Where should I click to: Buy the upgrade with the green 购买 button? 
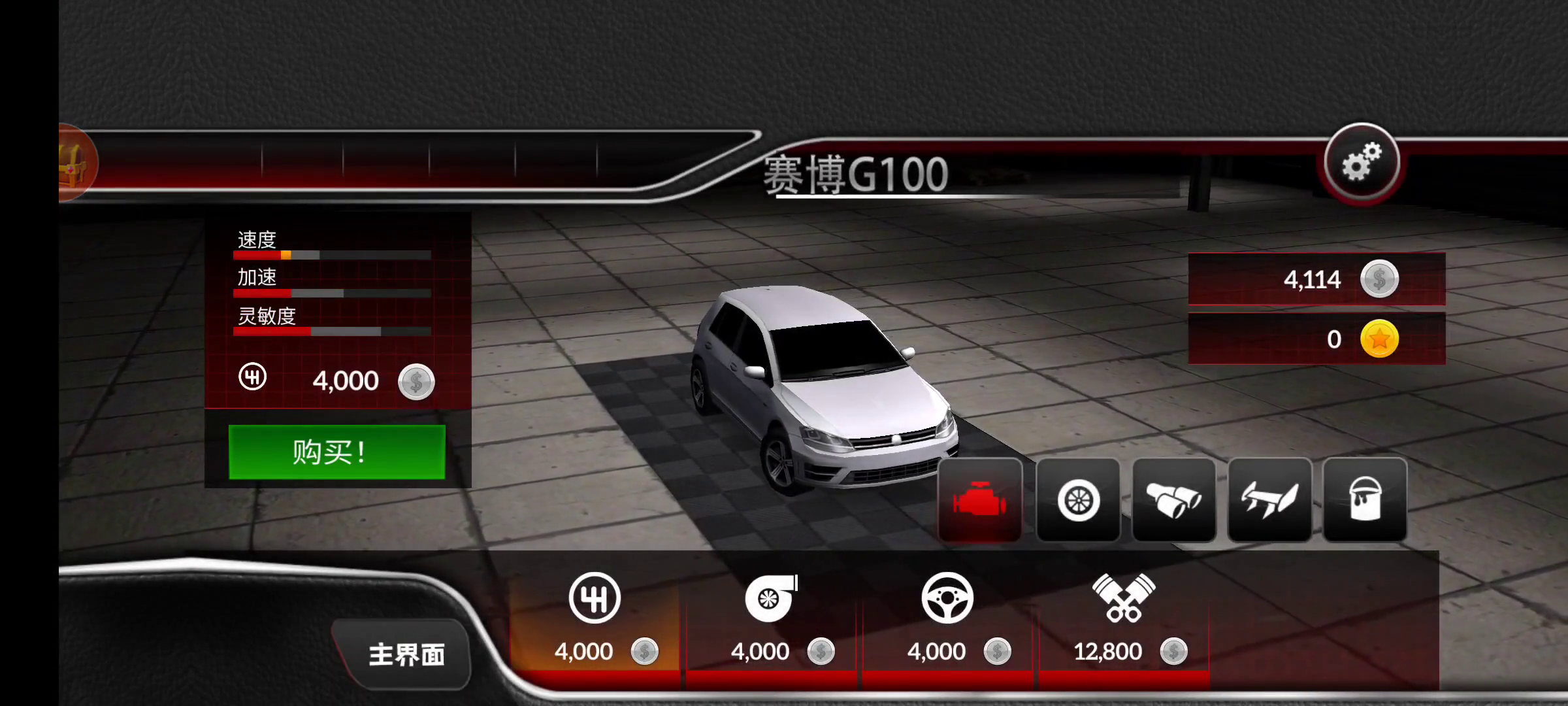click(336, 452)
